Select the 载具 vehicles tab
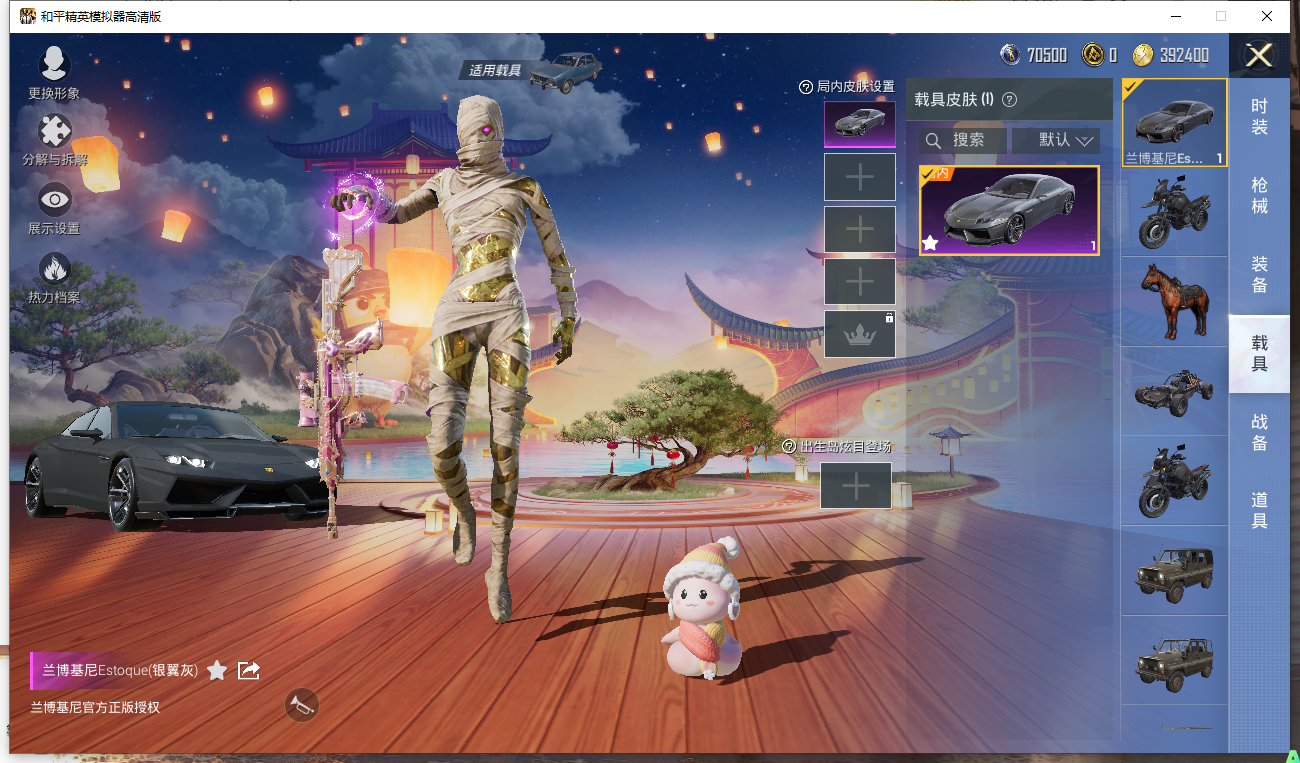The height and width of the screenshot is (763, 1300). click(1259, 353)
